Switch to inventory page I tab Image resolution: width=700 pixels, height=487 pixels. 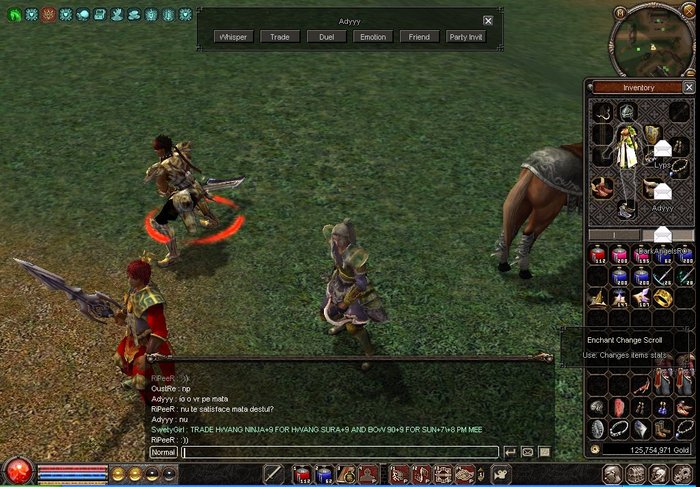pos(613,235)
